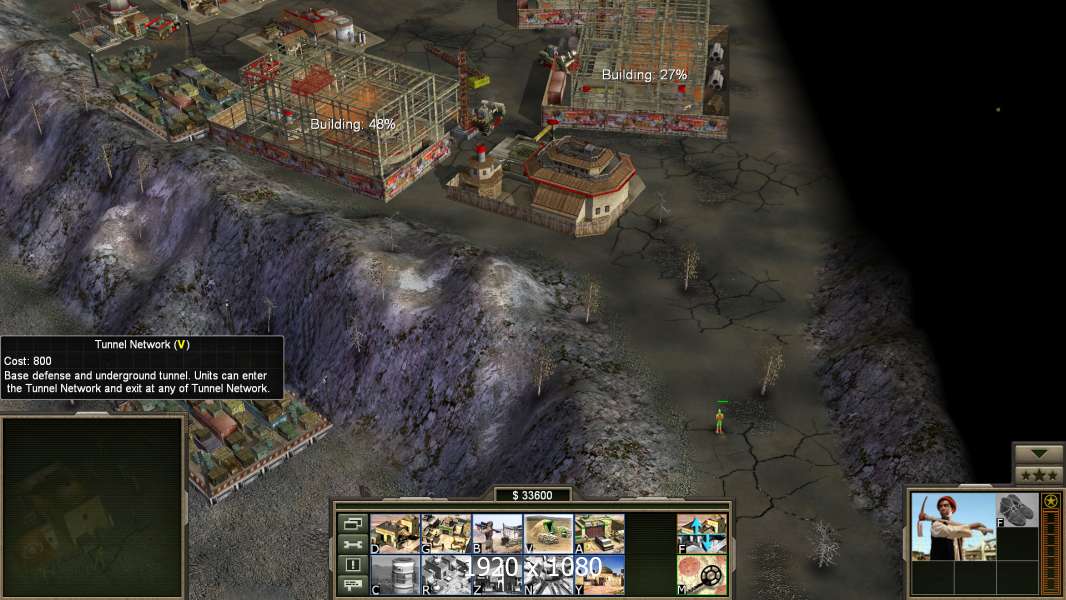Select the greyed build icon with hotkey Z

pos(497,575)
